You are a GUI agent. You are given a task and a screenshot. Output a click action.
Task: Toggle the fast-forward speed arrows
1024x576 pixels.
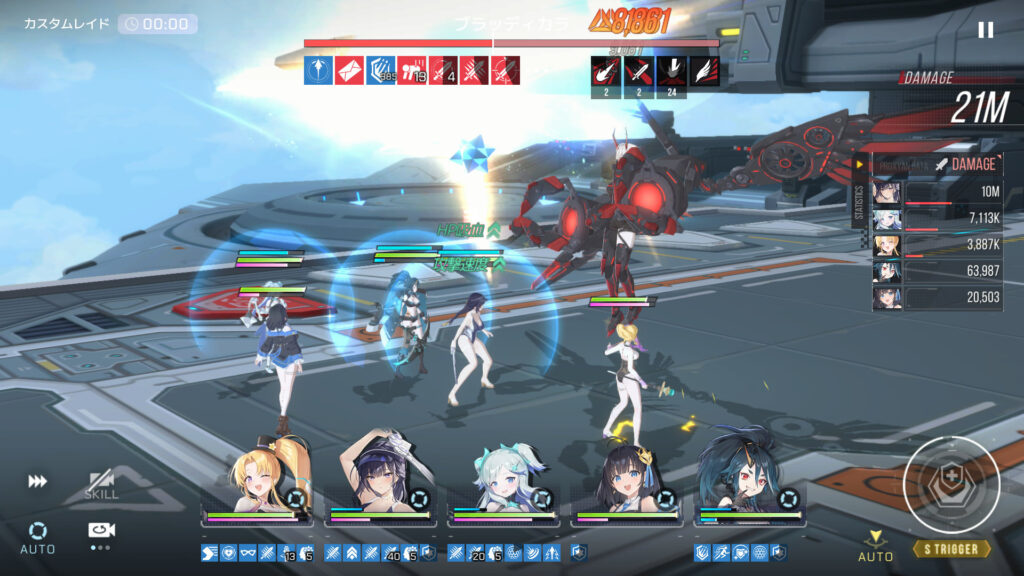pos(37,481)
